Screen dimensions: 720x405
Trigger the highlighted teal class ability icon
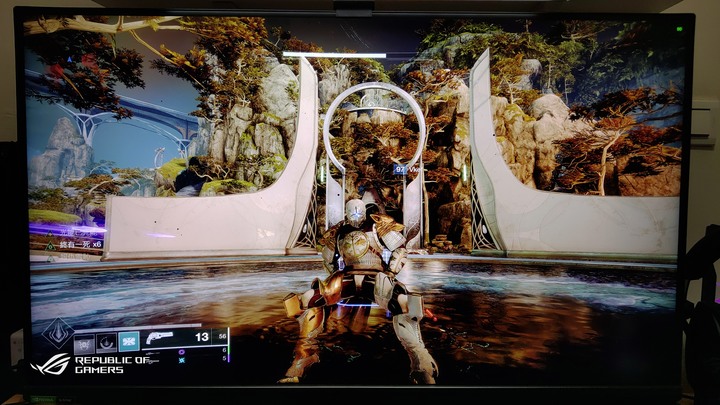click(128, 341)
